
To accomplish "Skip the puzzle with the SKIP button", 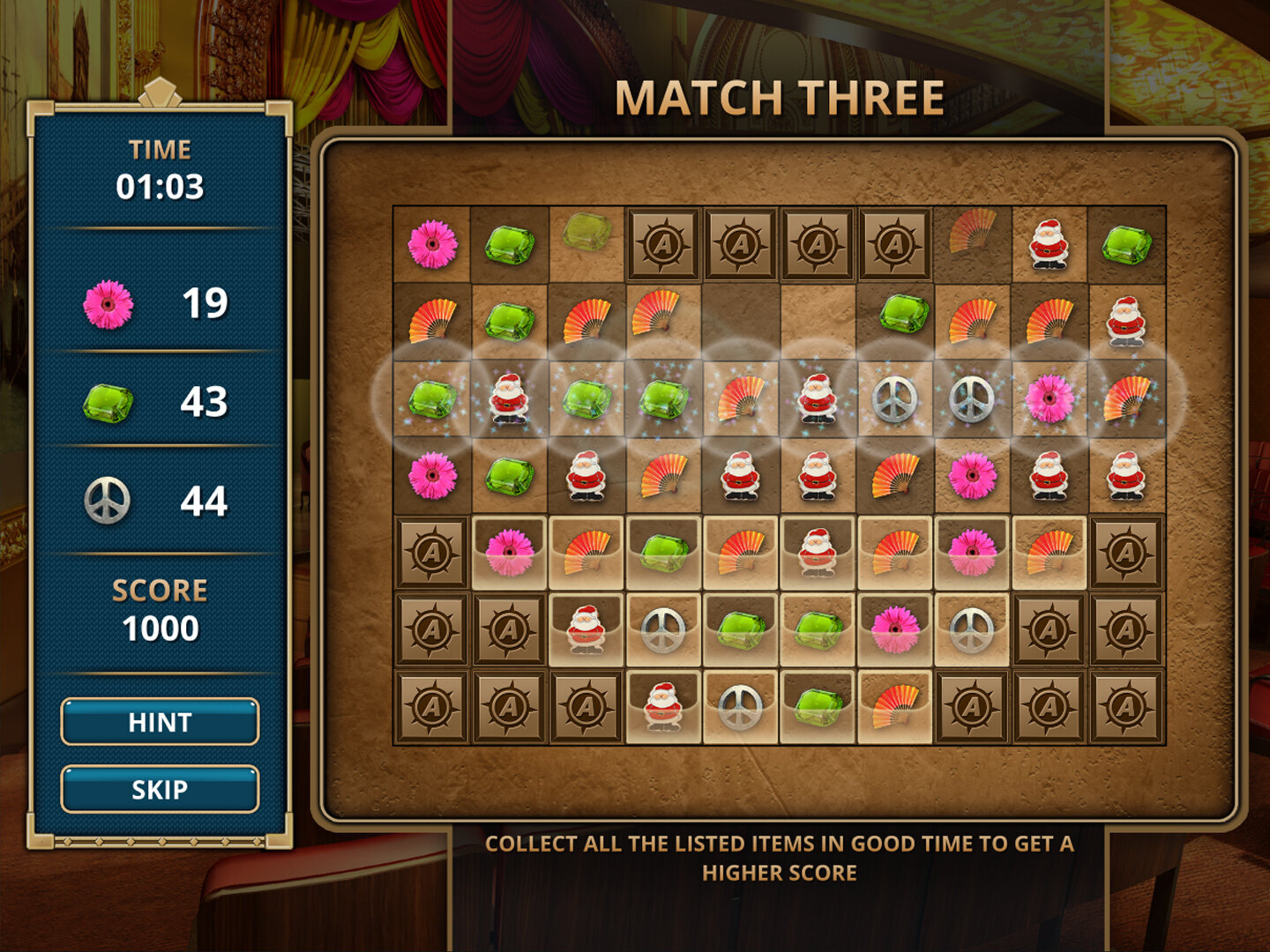I will click(x=160, y=789).
